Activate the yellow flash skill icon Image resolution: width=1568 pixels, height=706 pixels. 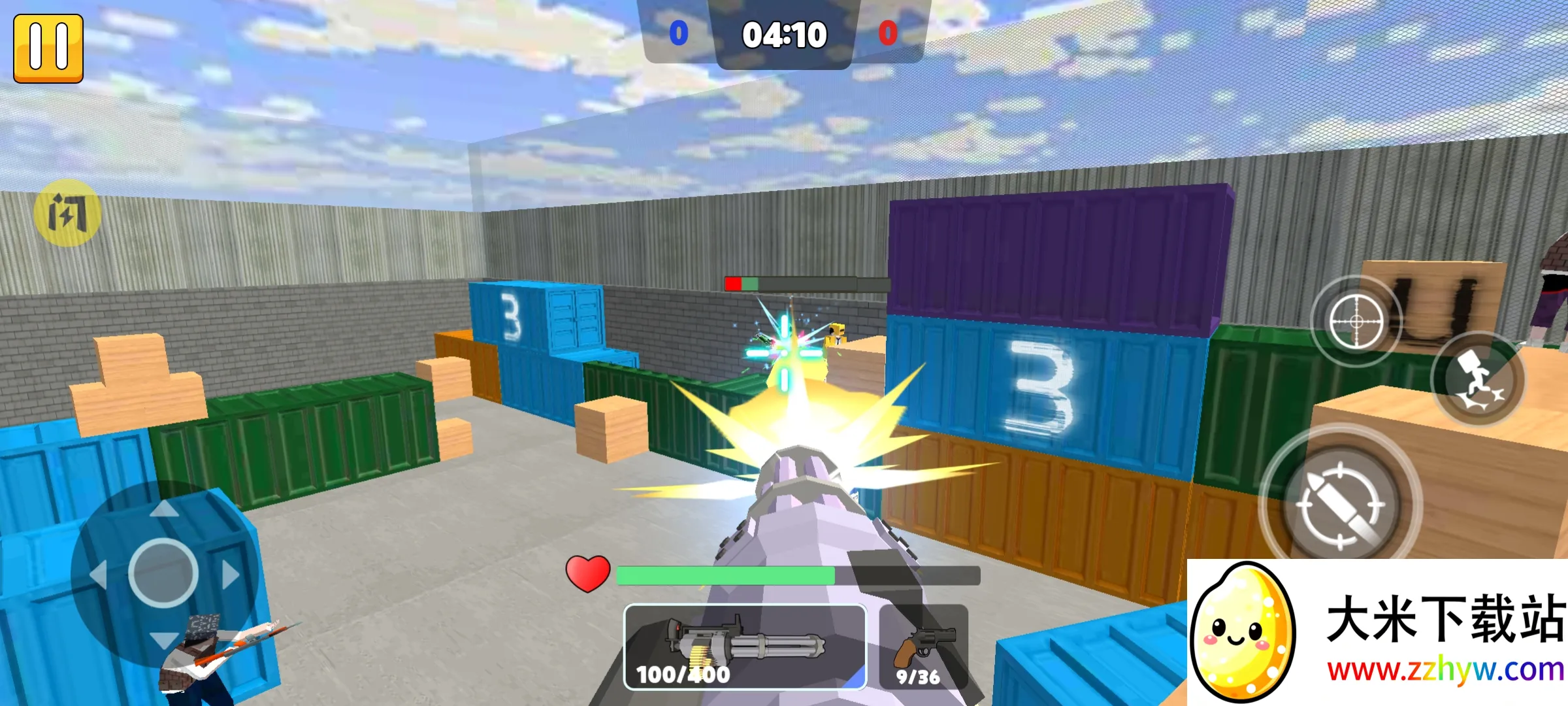[x=67, y=213]
